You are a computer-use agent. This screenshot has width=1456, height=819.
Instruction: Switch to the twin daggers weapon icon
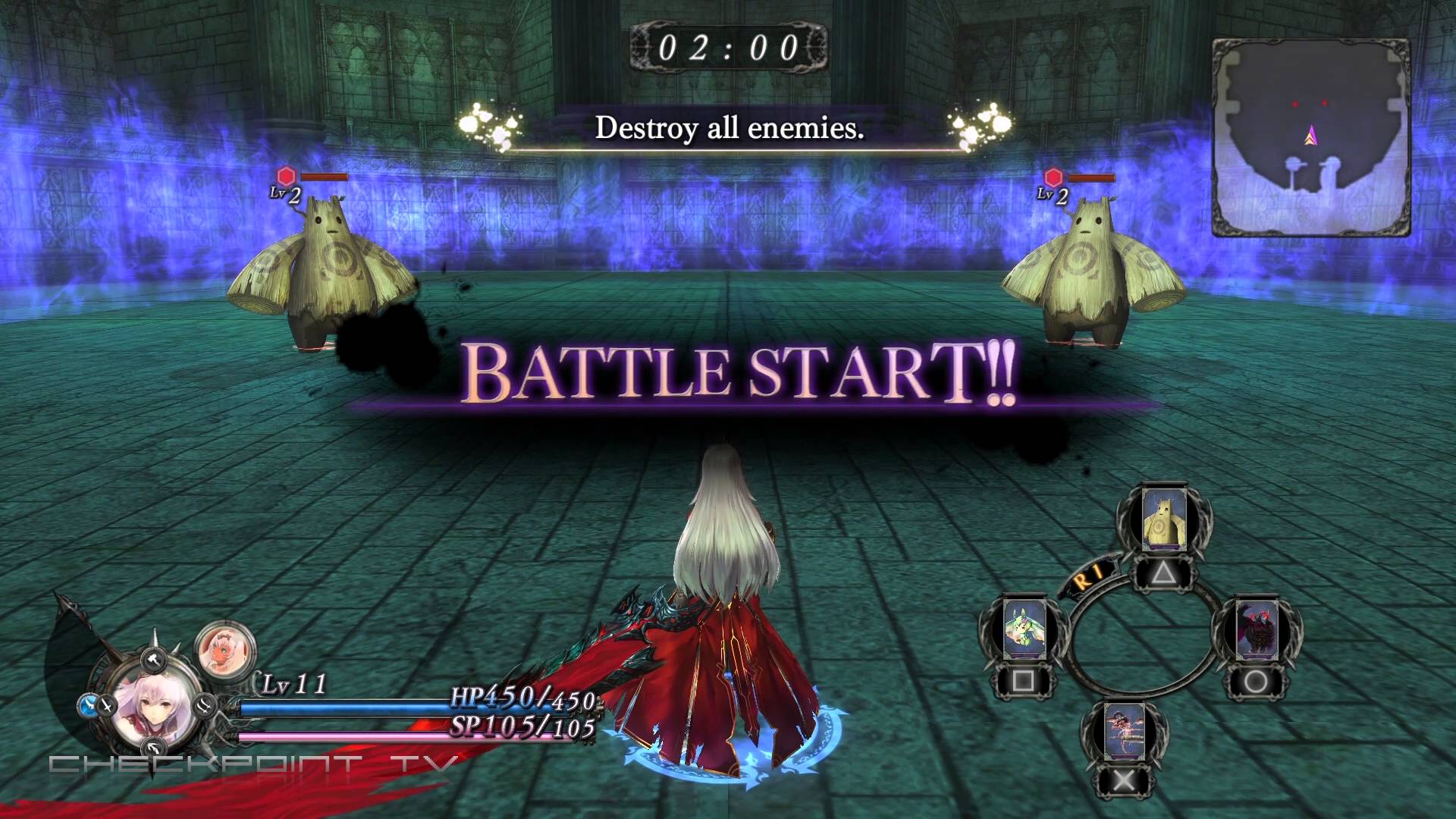tap(204, 705)
